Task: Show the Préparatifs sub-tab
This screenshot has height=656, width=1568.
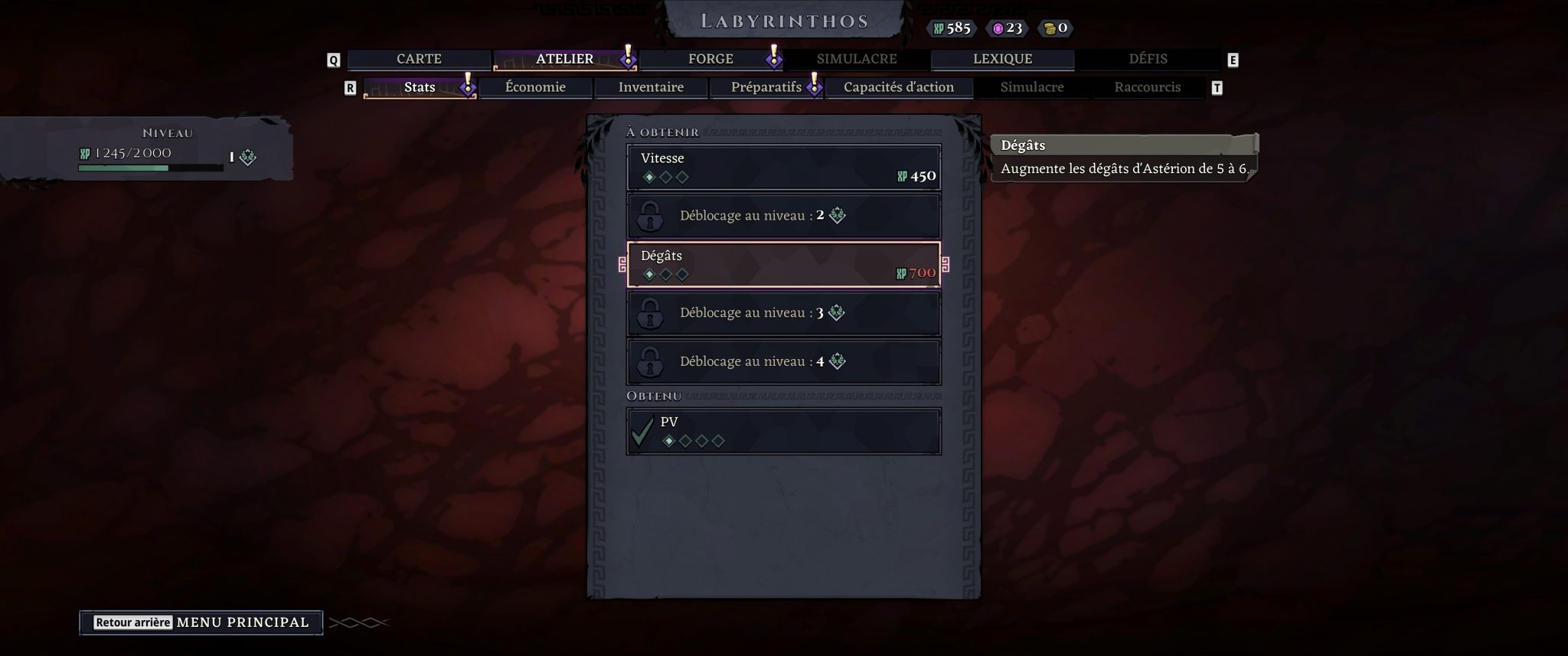Action: click(766, 87)
